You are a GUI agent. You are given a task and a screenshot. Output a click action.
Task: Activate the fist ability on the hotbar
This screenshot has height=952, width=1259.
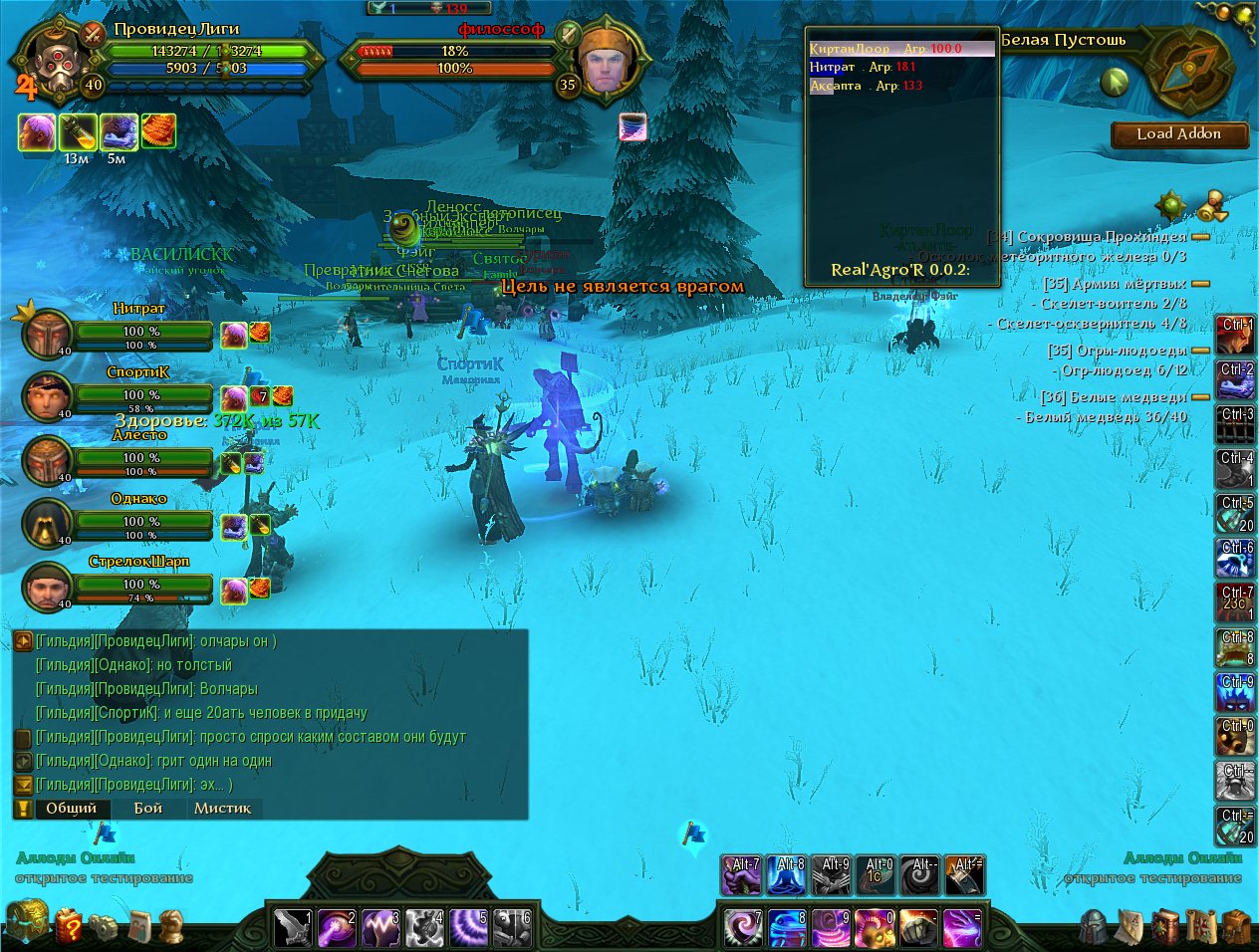(x=918, y=927)
